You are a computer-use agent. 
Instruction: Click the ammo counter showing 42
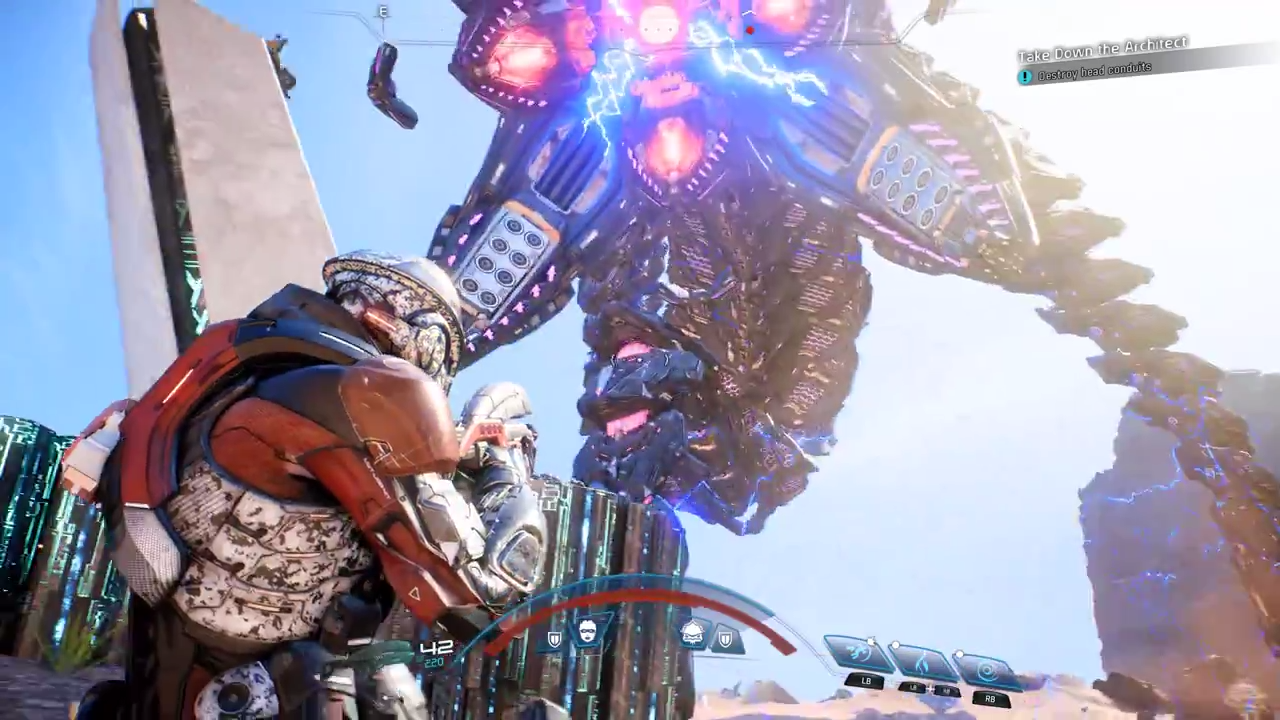[x=436, y=648]
